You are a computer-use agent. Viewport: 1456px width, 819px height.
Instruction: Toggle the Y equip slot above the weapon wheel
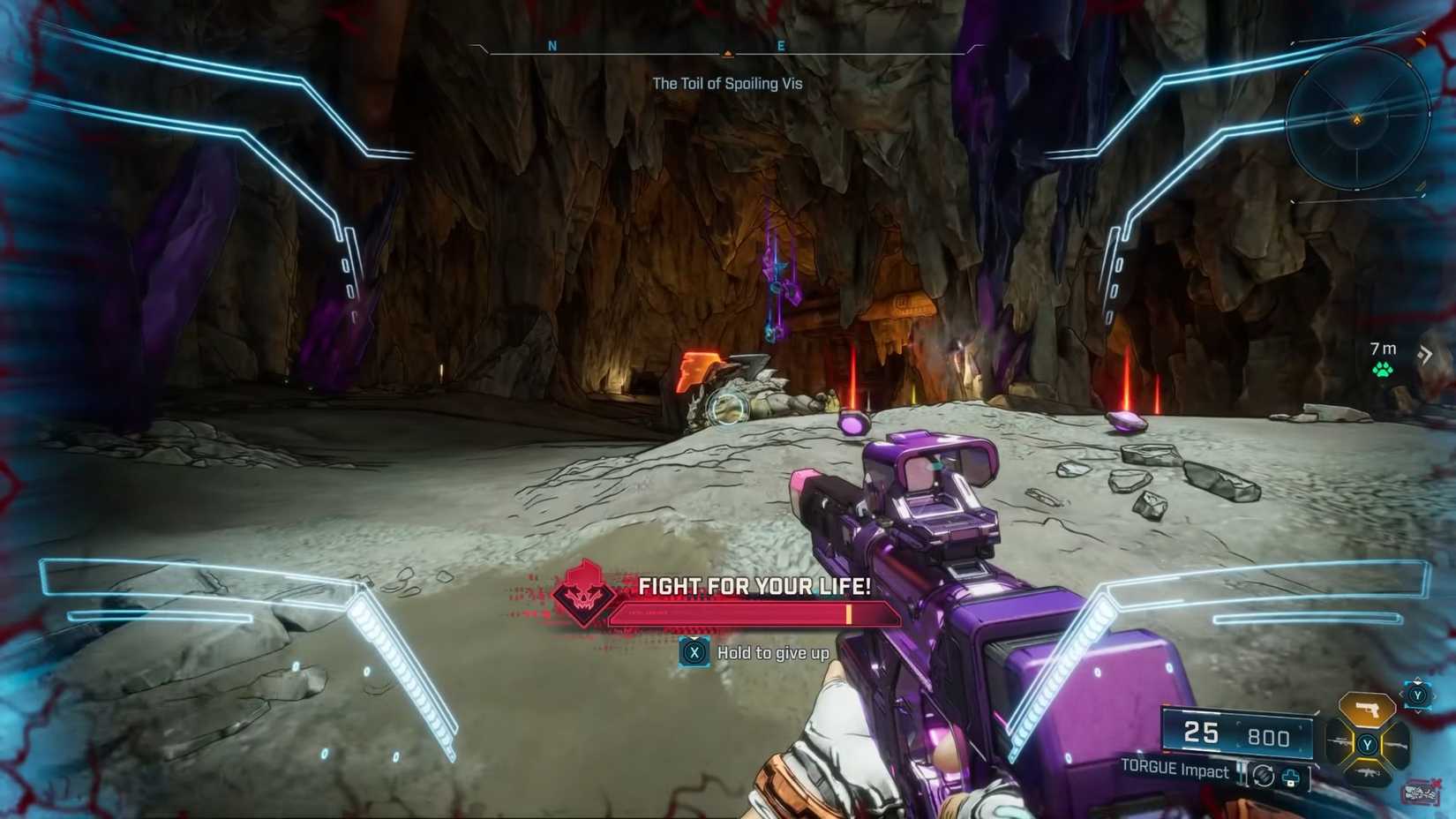pyautogui.click(x=1417, y=695)
